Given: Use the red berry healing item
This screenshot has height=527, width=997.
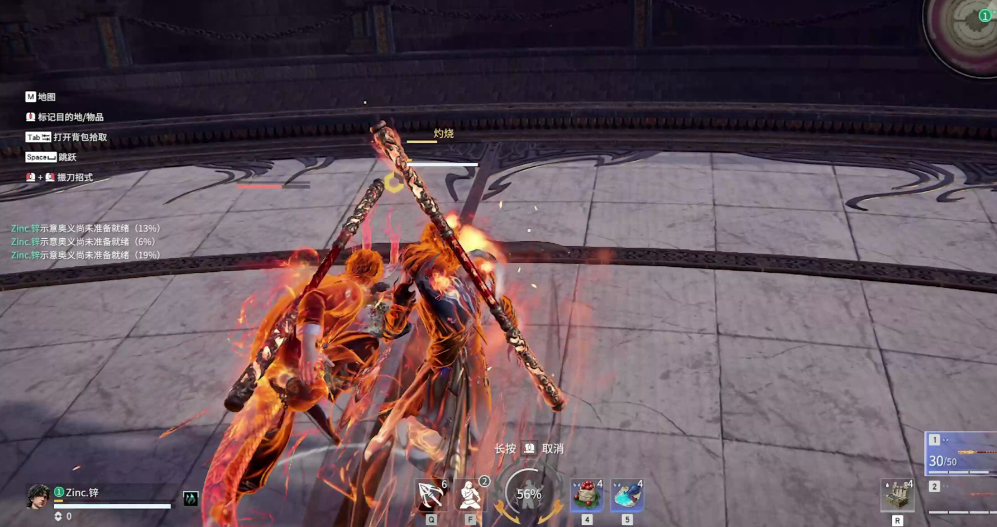Looking at the screenshot, I should point(586,495).
